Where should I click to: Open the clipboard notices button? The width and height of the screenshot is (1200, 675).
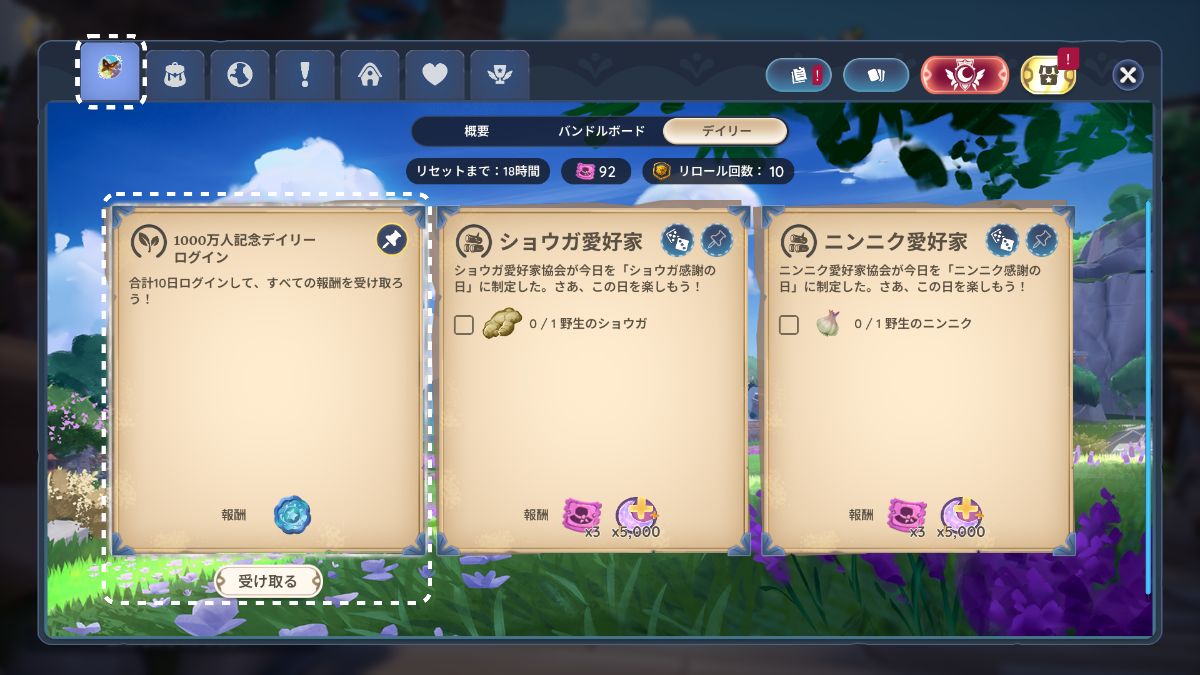[799, 75]
